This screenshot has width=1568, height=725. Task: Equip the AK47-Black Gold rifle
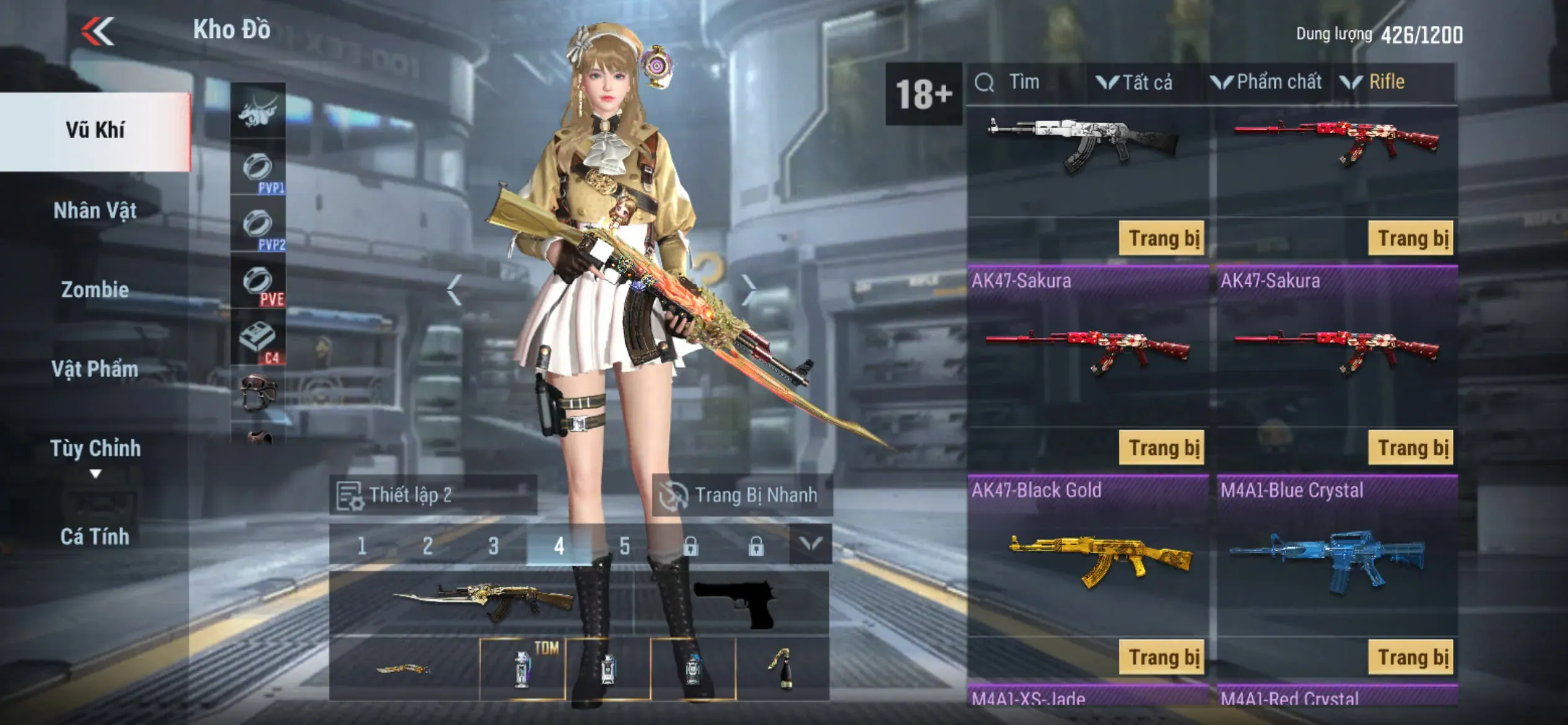1163,657
